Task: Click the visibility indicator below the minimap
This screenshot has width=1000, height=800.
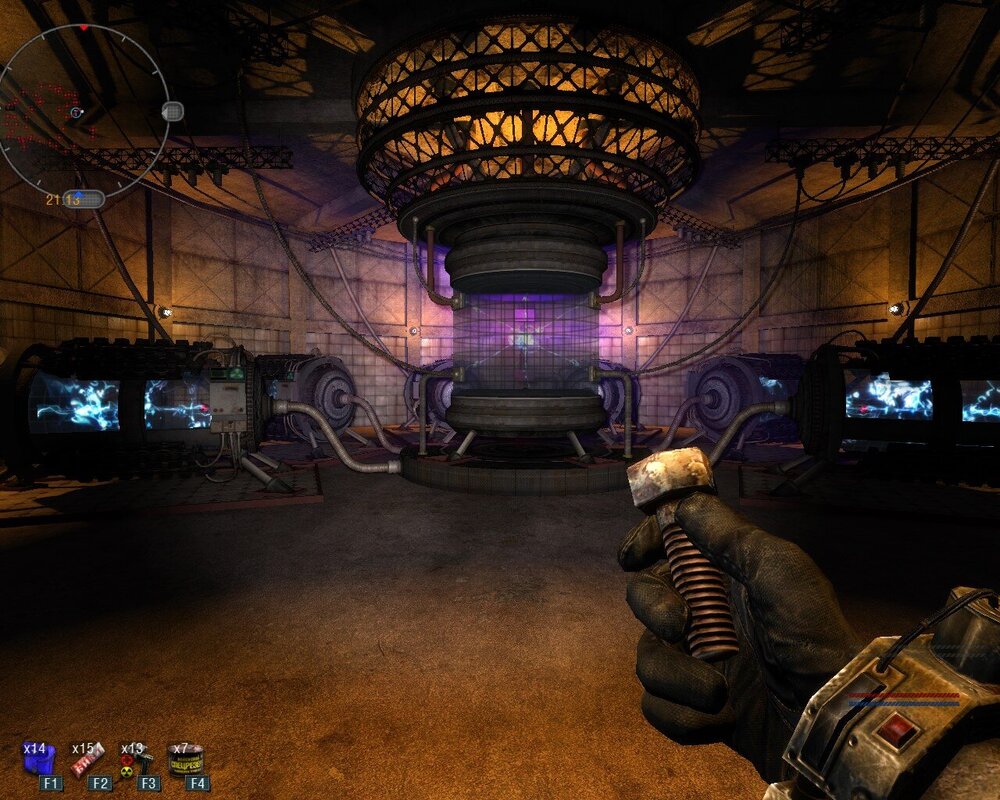Action: pos(84,199)
